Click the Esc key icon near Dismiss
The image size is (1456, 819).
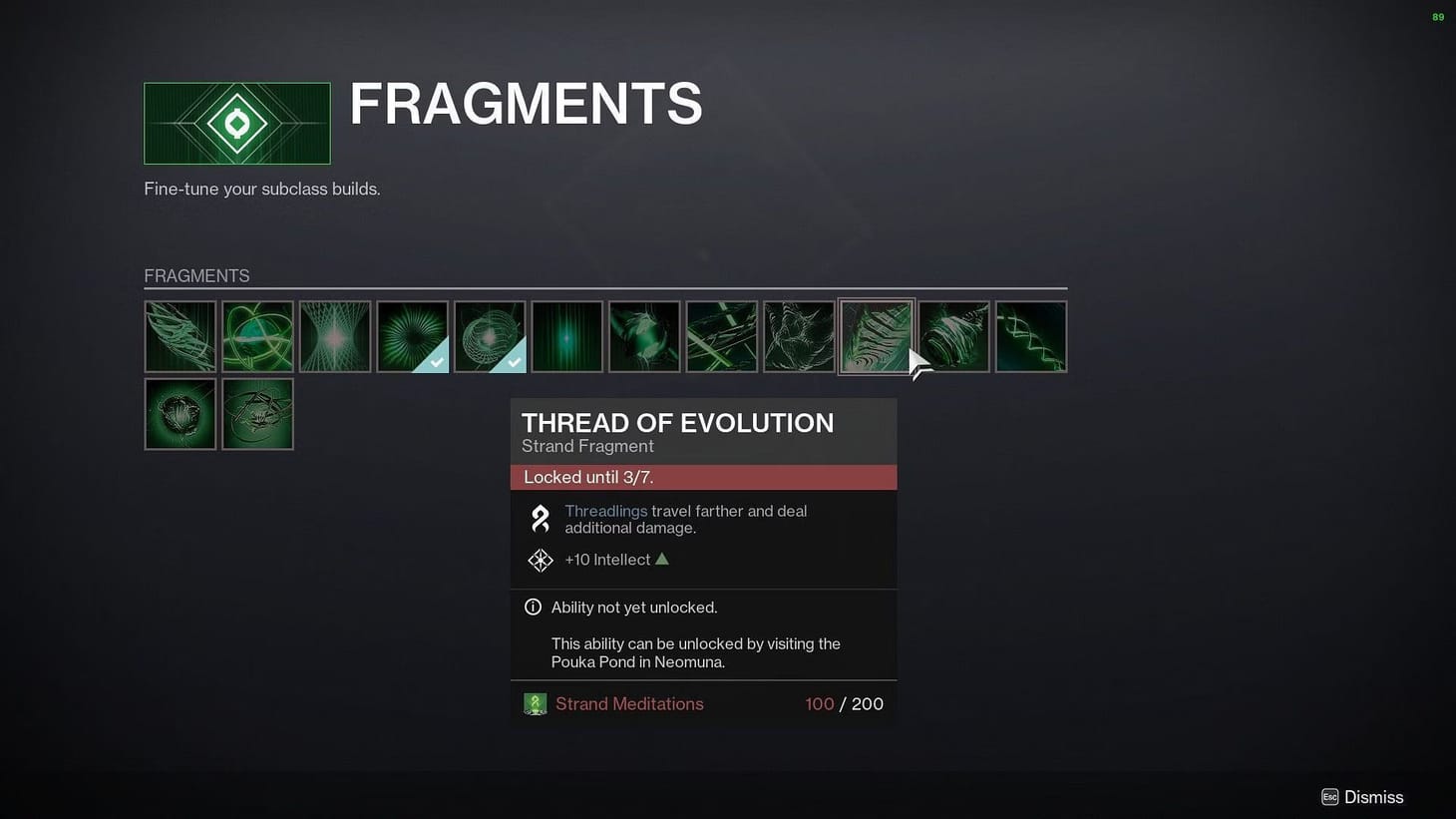[x=1329, y=797]
